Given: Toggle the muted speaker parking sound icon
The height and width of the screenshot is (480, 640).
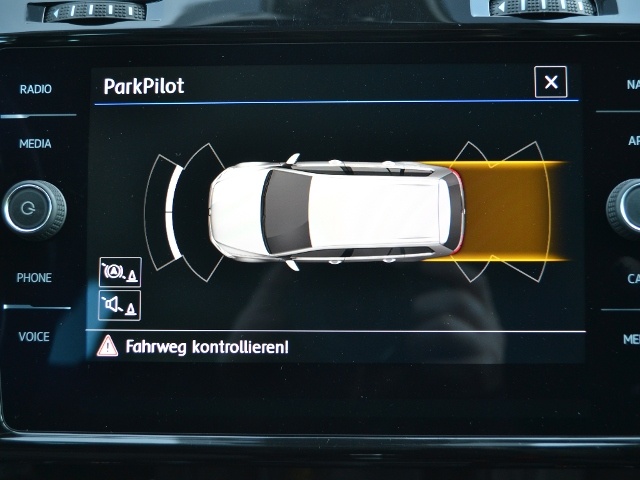Looking at the screenshot, I should click(x=120, y=305).
